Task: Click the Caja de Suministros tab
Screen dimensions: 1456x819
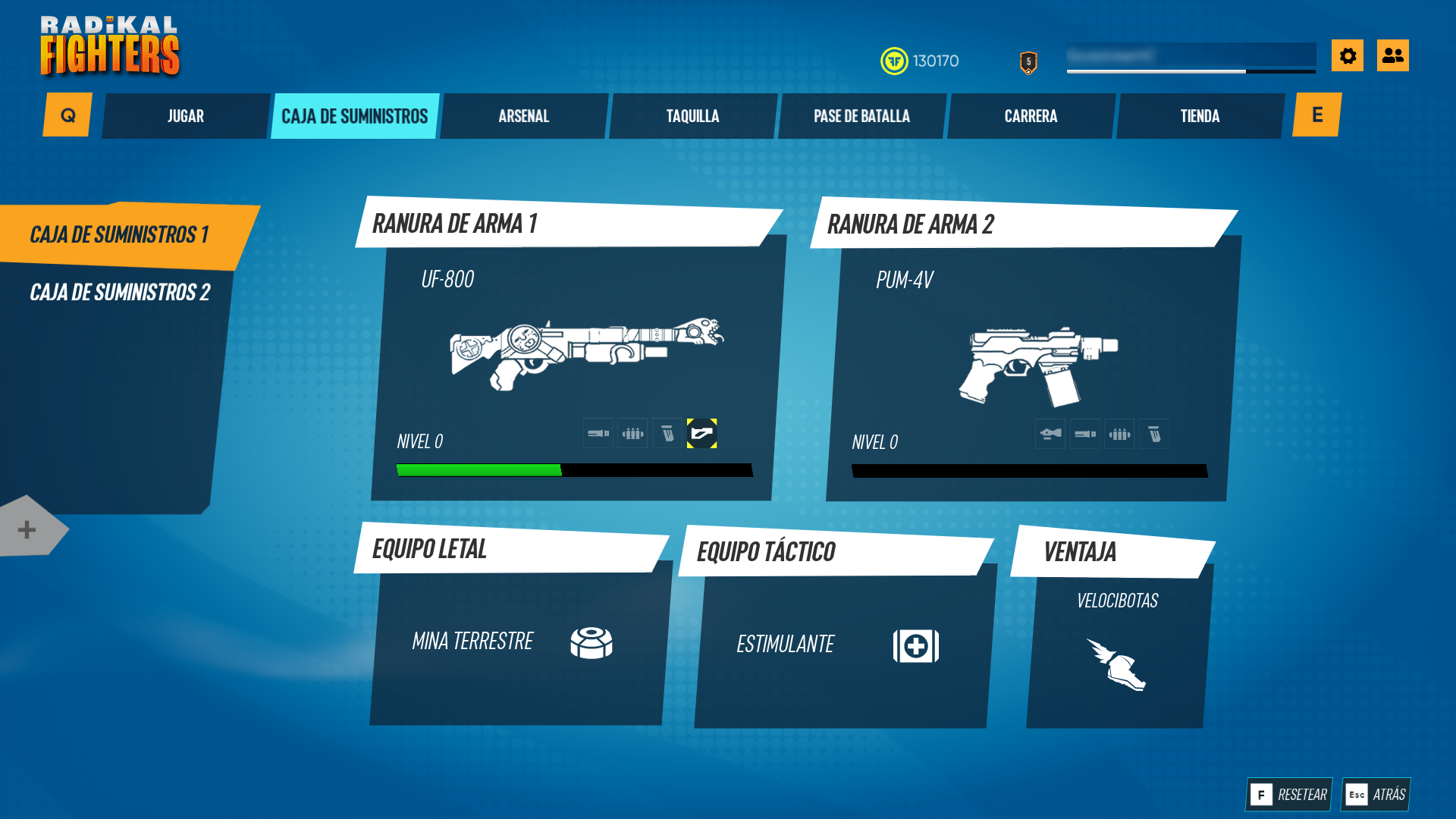Action: click(354, 116)
